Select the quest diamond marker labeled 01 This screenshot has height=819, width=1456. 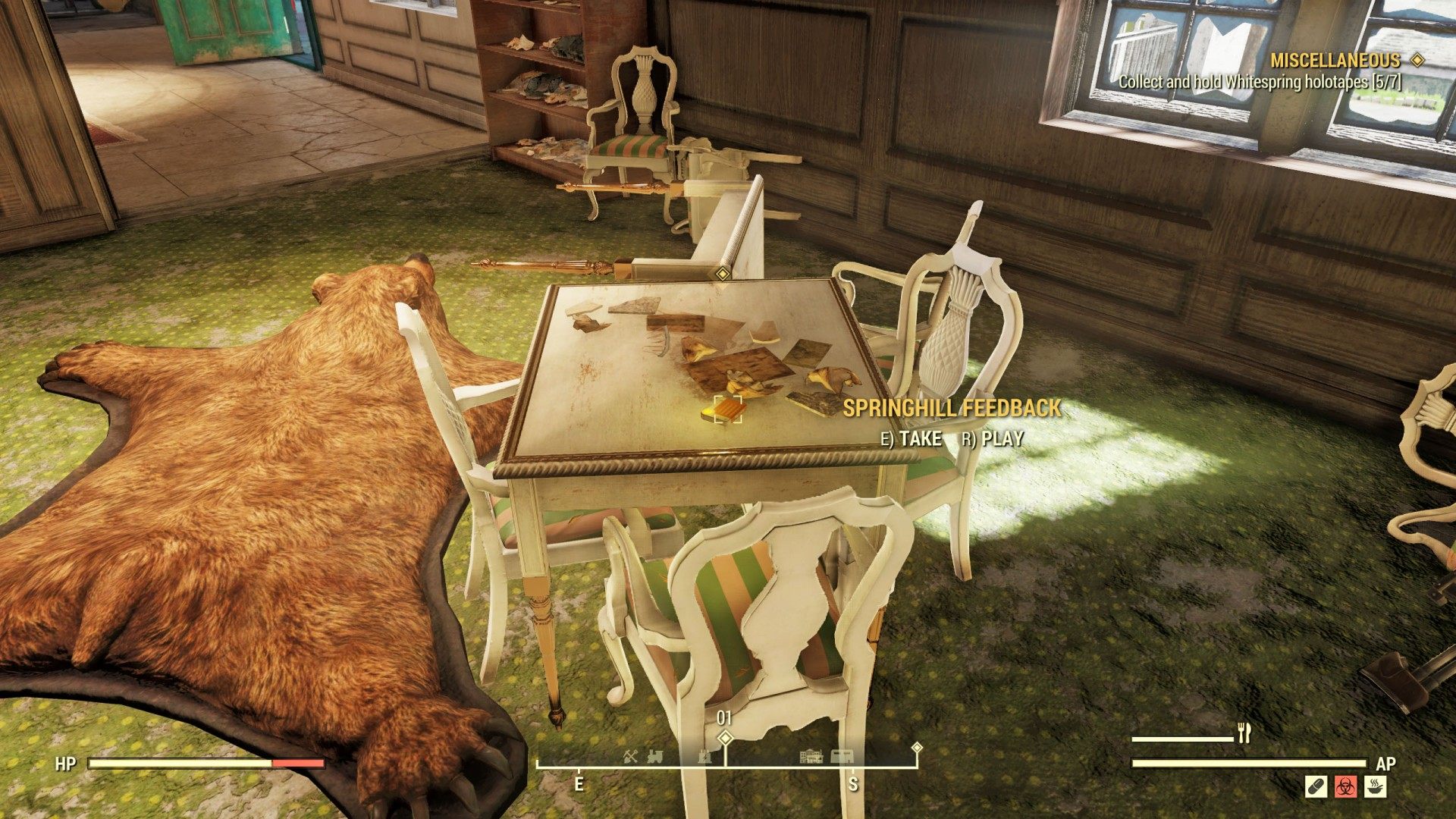tap(725, 737)
